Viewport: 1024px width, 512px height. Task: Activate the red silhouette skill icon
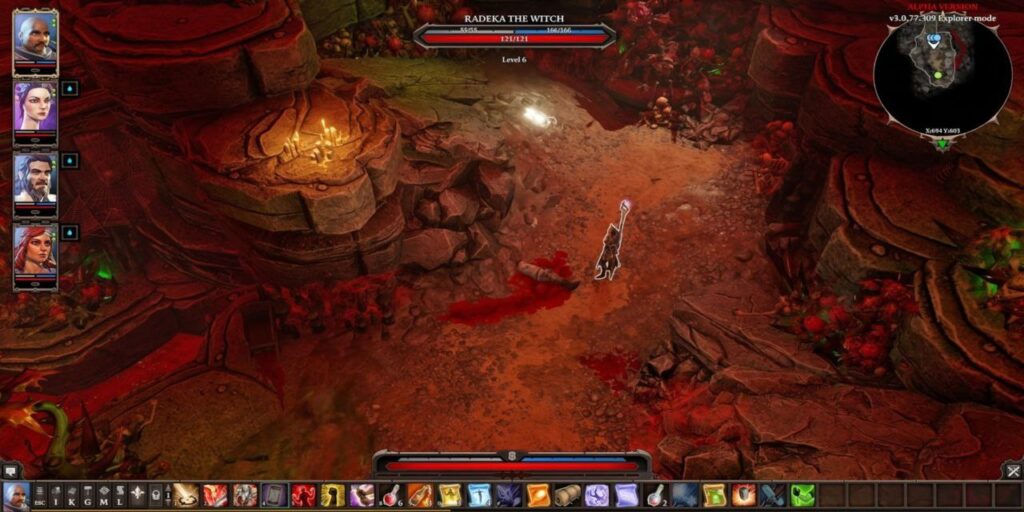[303, 495]
